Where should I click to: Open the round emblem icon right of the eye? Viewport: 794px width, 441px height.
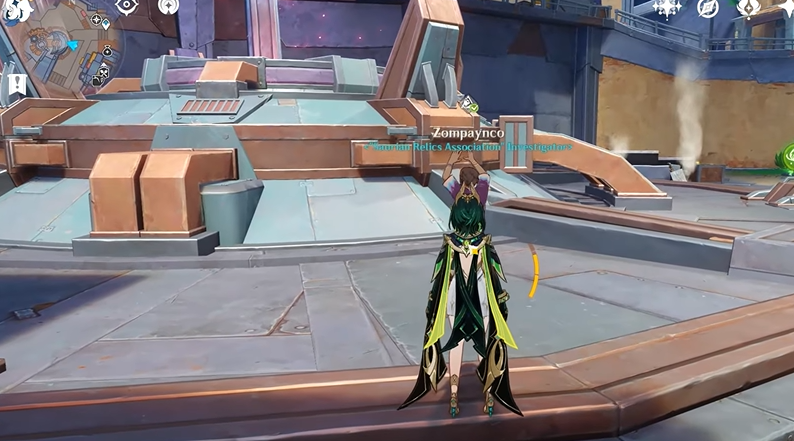coord(168,6)
